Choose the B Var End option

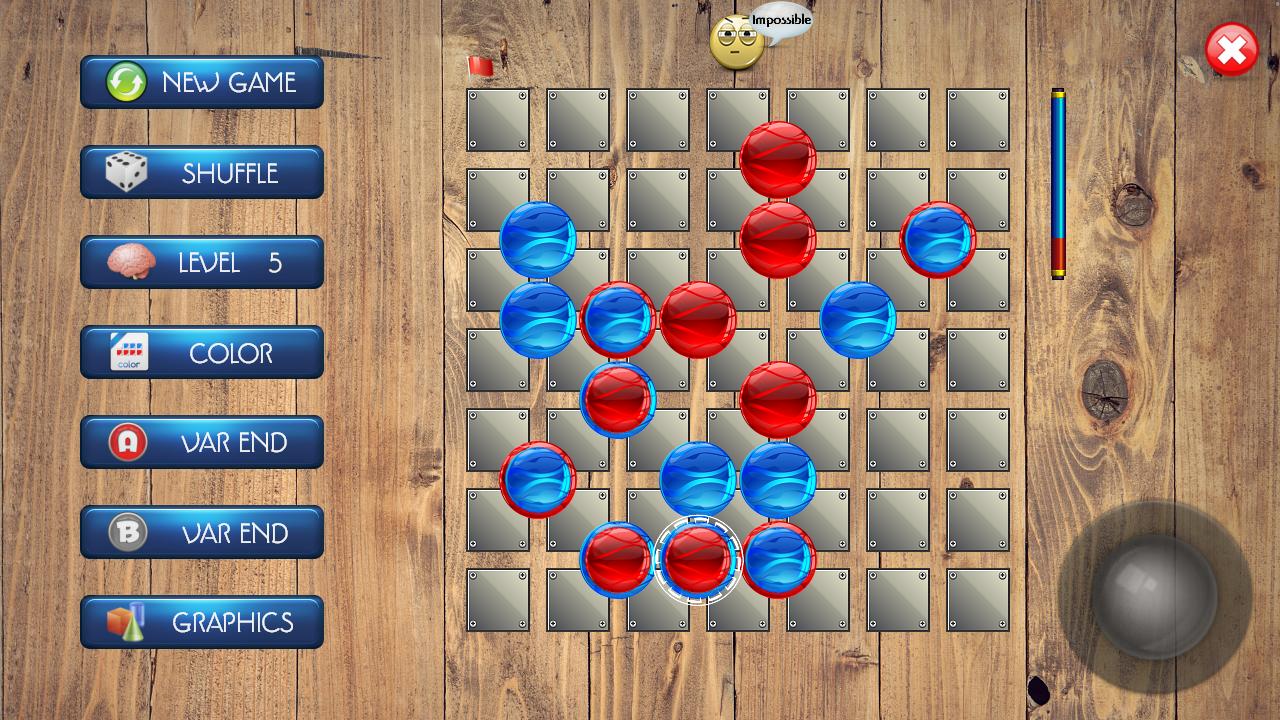202,532
